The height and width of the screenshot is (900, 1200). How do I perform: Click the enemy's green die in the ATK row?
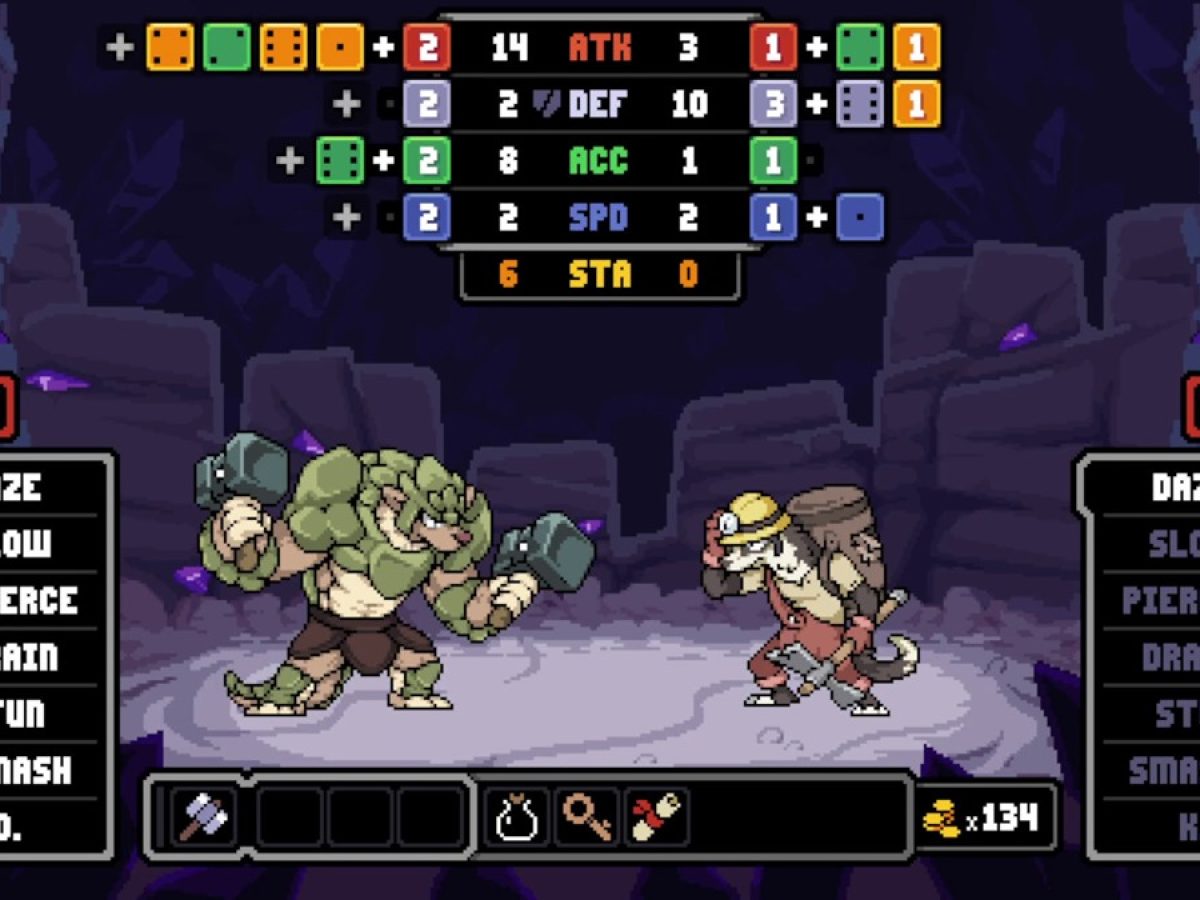[x=860, y=47]
